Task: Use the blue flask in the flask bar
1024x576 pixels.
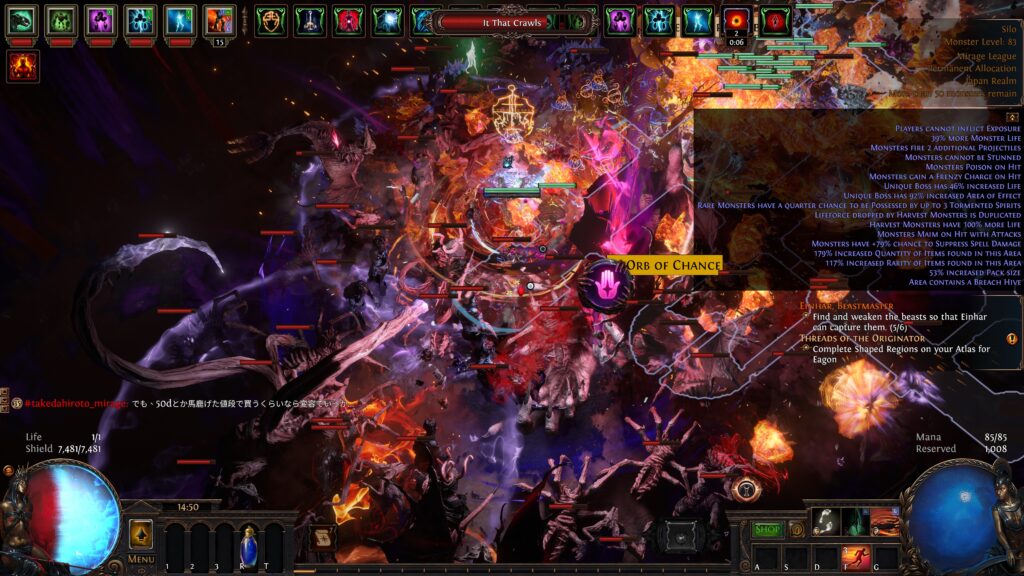Action: click(x=248, y=546)
